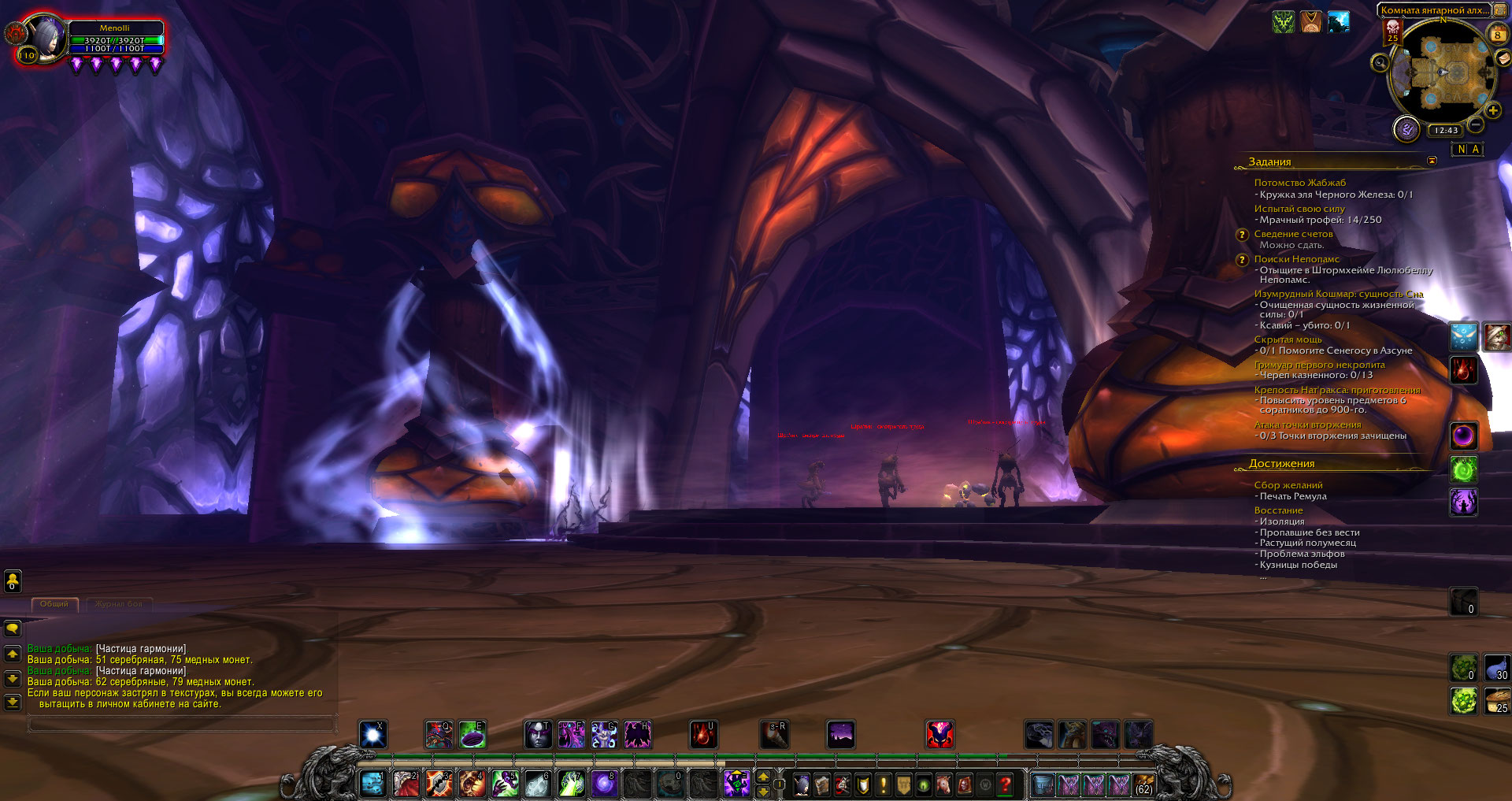Open the calendar showing day 8
Image resolution: width=1512 pixels, height=801 pixels.
click(1497, 35)
